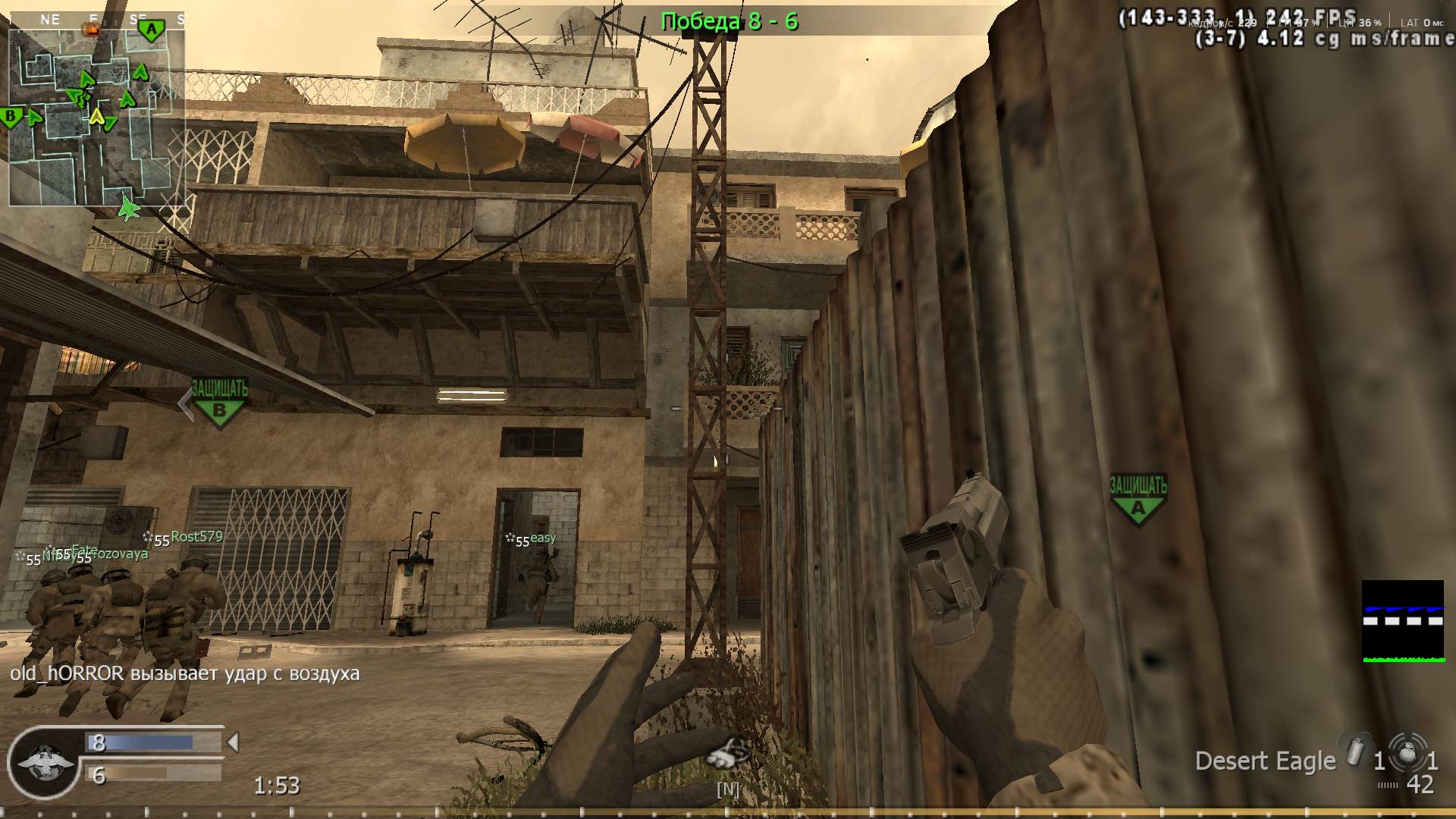Click the player name easy
Viewport: 1456px width, 819px height.
coord(543,538)
